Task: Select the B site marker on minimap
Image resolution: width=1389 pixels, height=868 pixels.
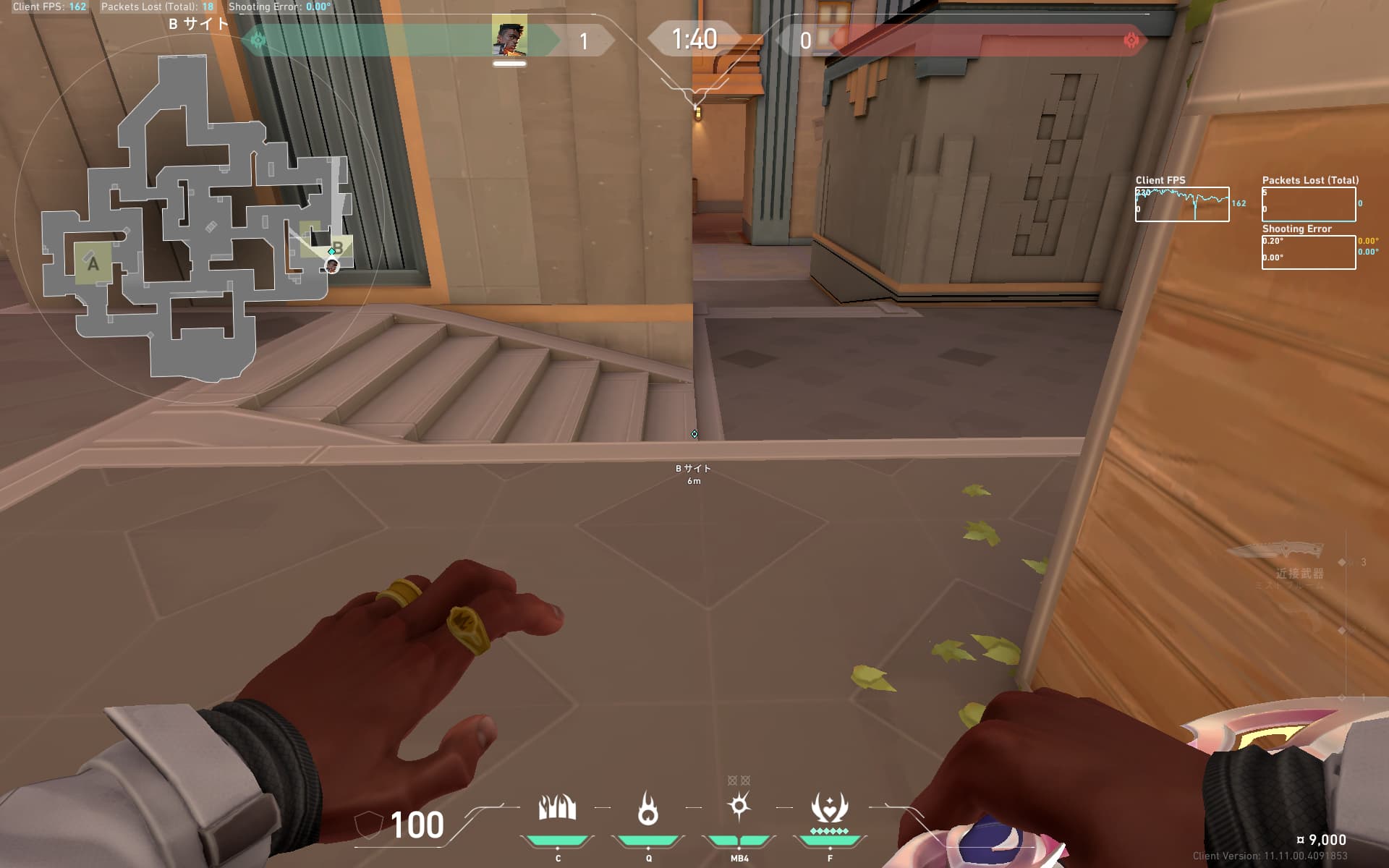Action: coord(338,247)
